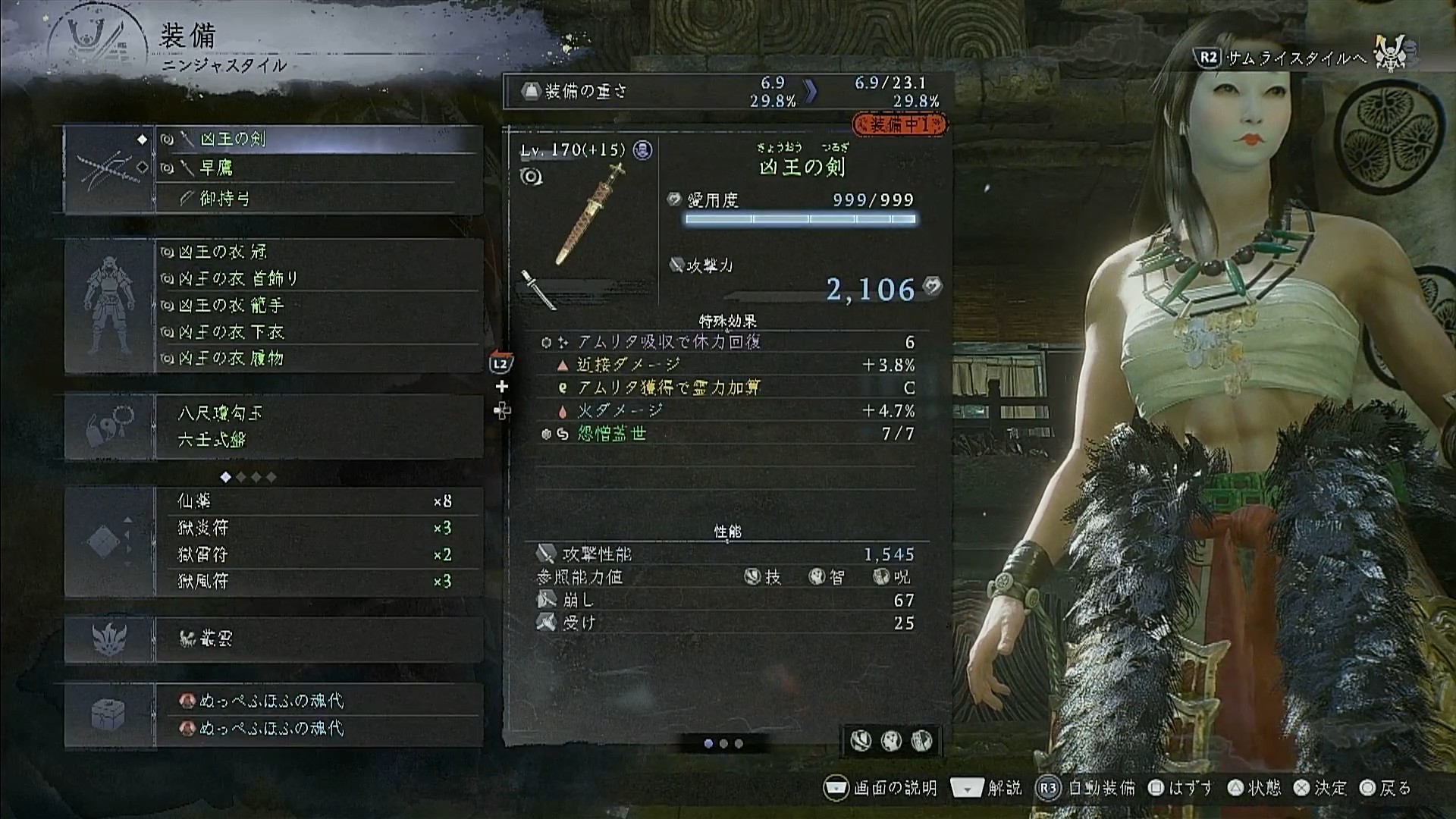Choose the 獄炎符 talisman shortcut
1456x819 pixels.
click(318, 528)
